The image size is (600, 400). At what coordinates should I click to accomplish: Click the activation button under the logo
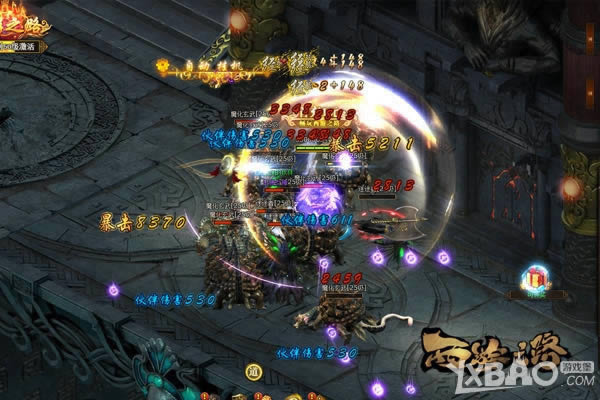point(24,46)
